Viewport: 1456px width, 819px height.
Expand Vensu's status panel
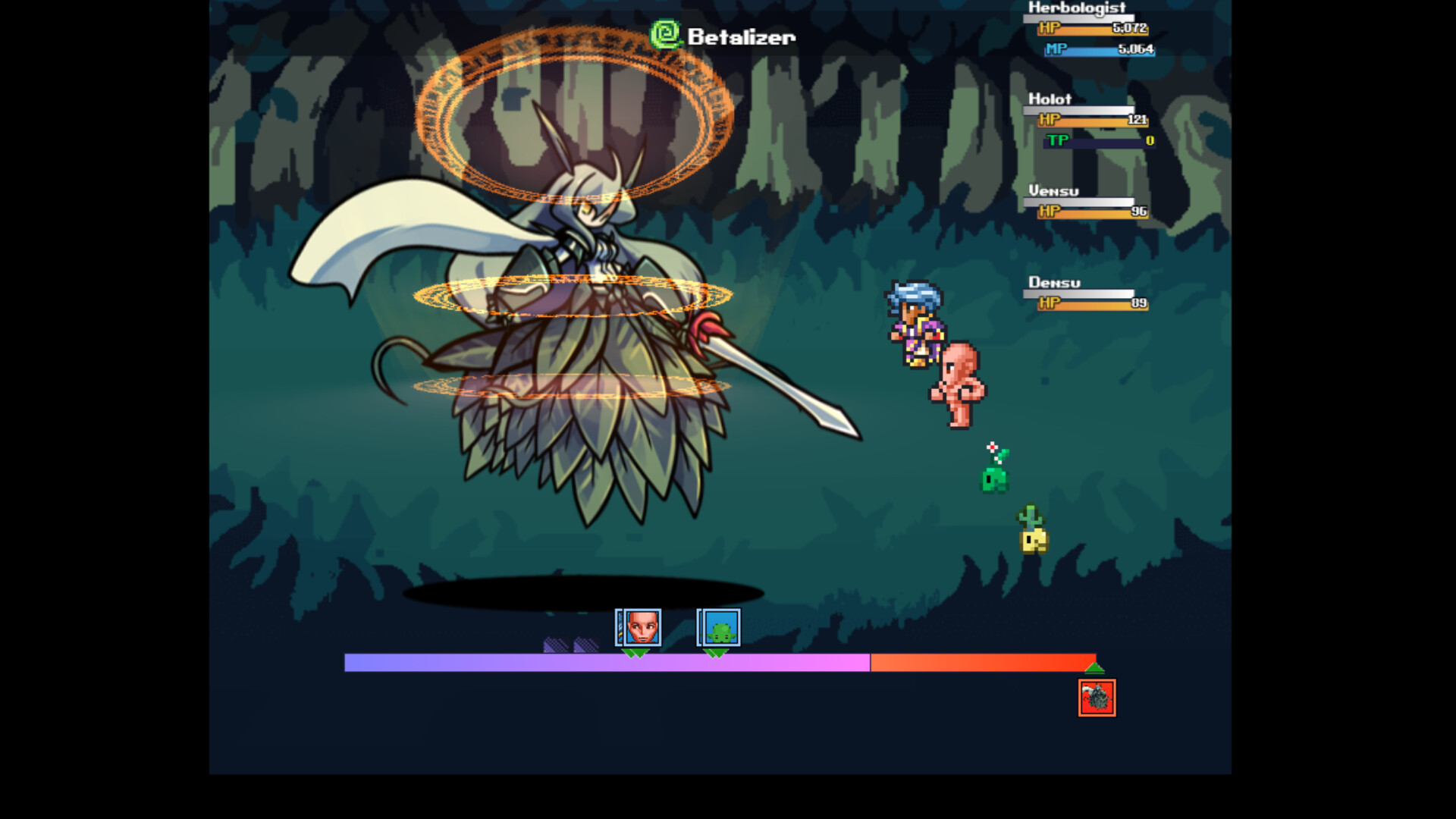pos(1053,191)
